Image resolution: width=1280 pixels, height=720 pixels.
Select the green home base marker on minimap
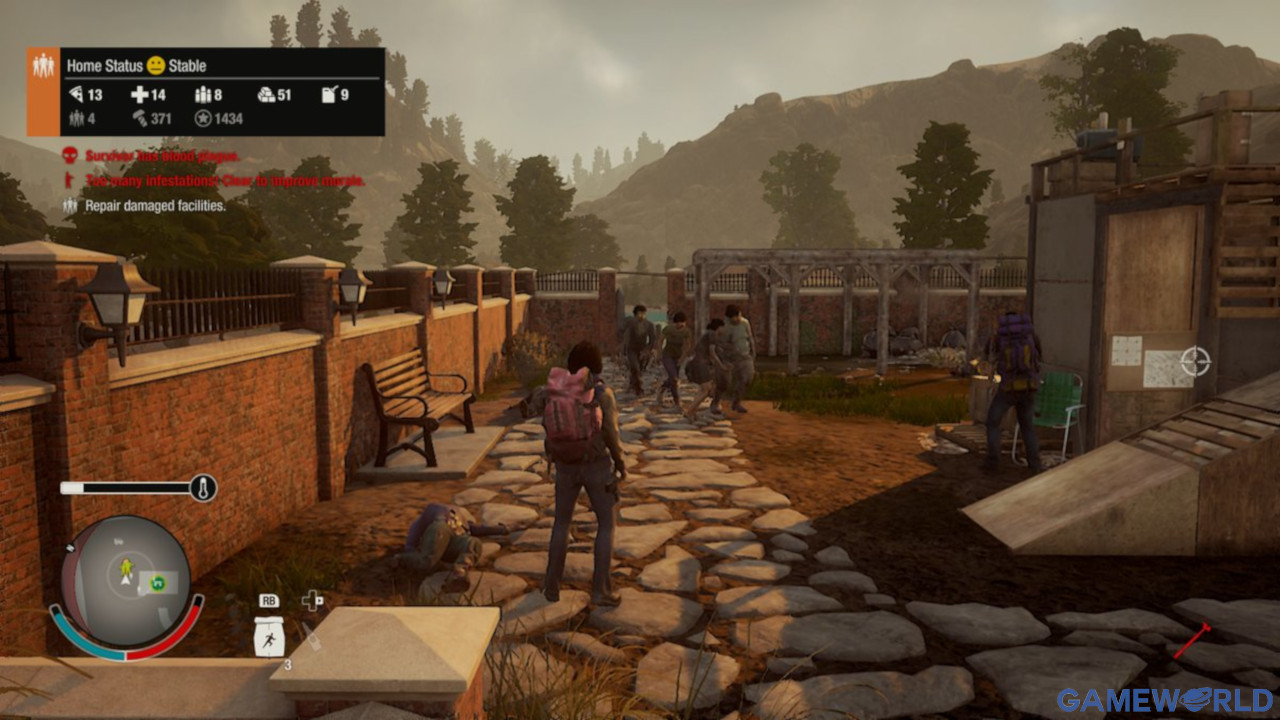[156, 581]
